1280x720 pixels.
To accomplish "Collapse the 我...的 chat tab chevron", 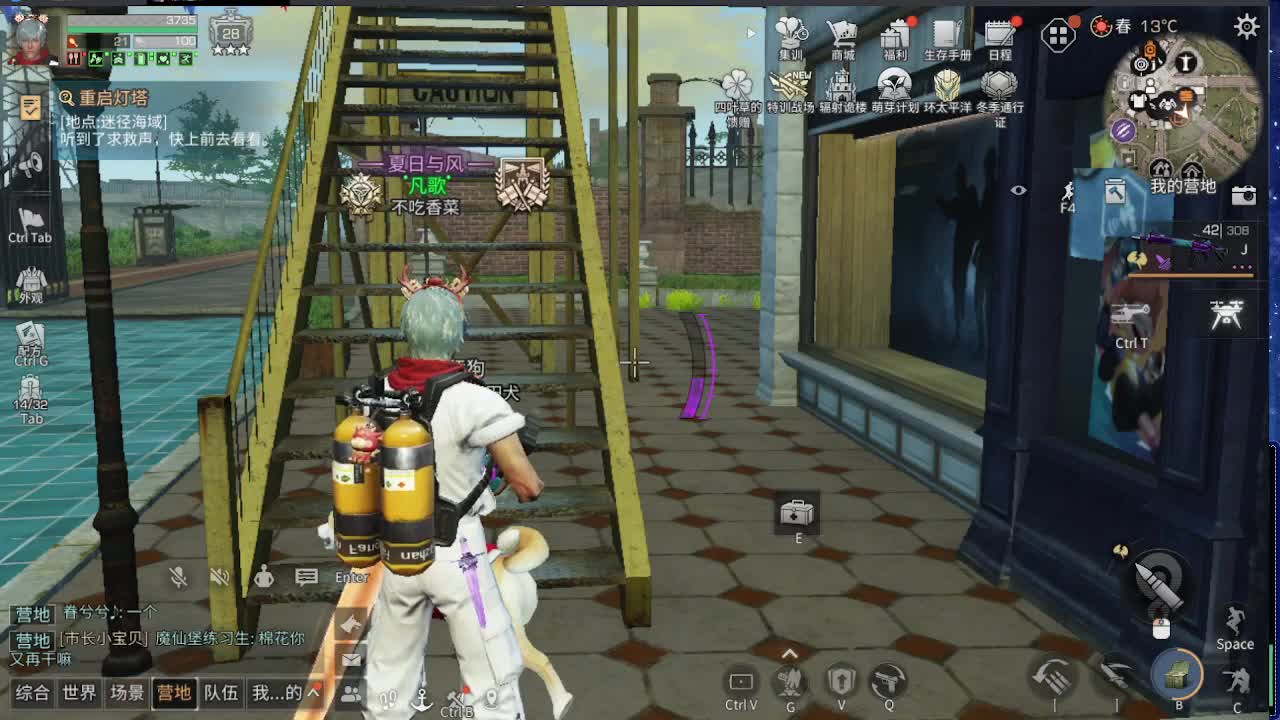I will (x=312, y=690).
